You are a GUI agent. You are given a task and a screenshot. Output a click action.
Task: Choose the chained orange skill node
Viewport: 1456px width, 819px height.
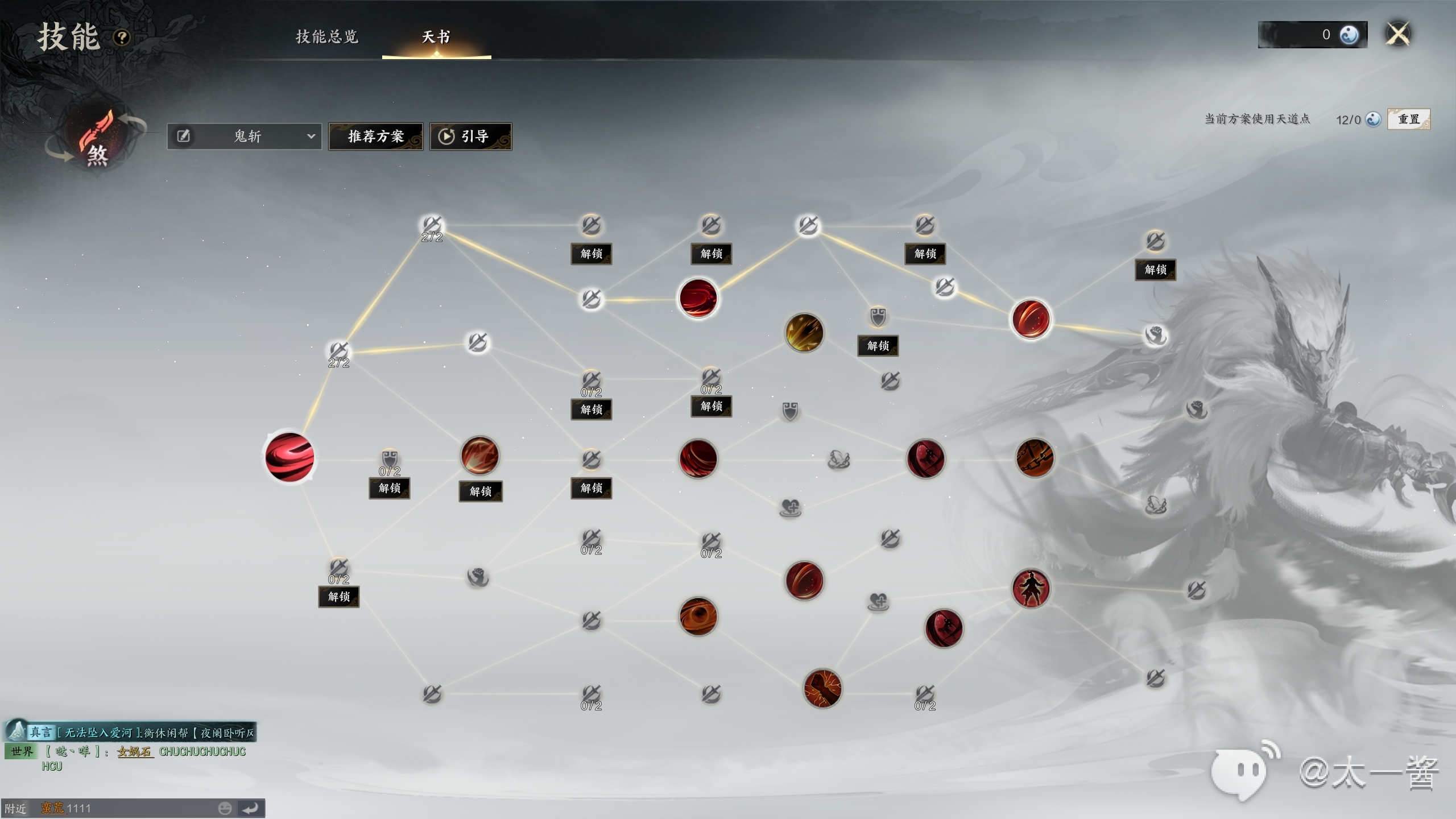pyautogui.click(x=1035, y=458)
